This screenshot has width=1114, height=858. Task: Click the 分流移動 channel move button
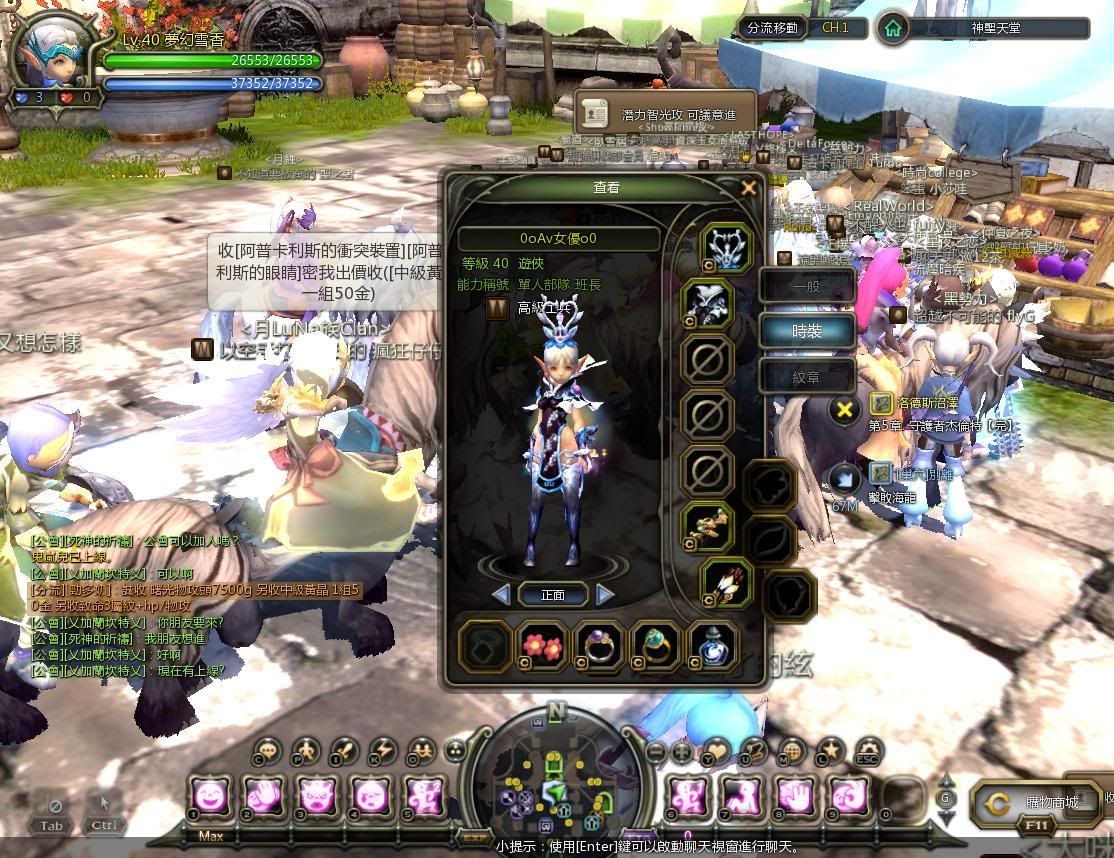772,28
